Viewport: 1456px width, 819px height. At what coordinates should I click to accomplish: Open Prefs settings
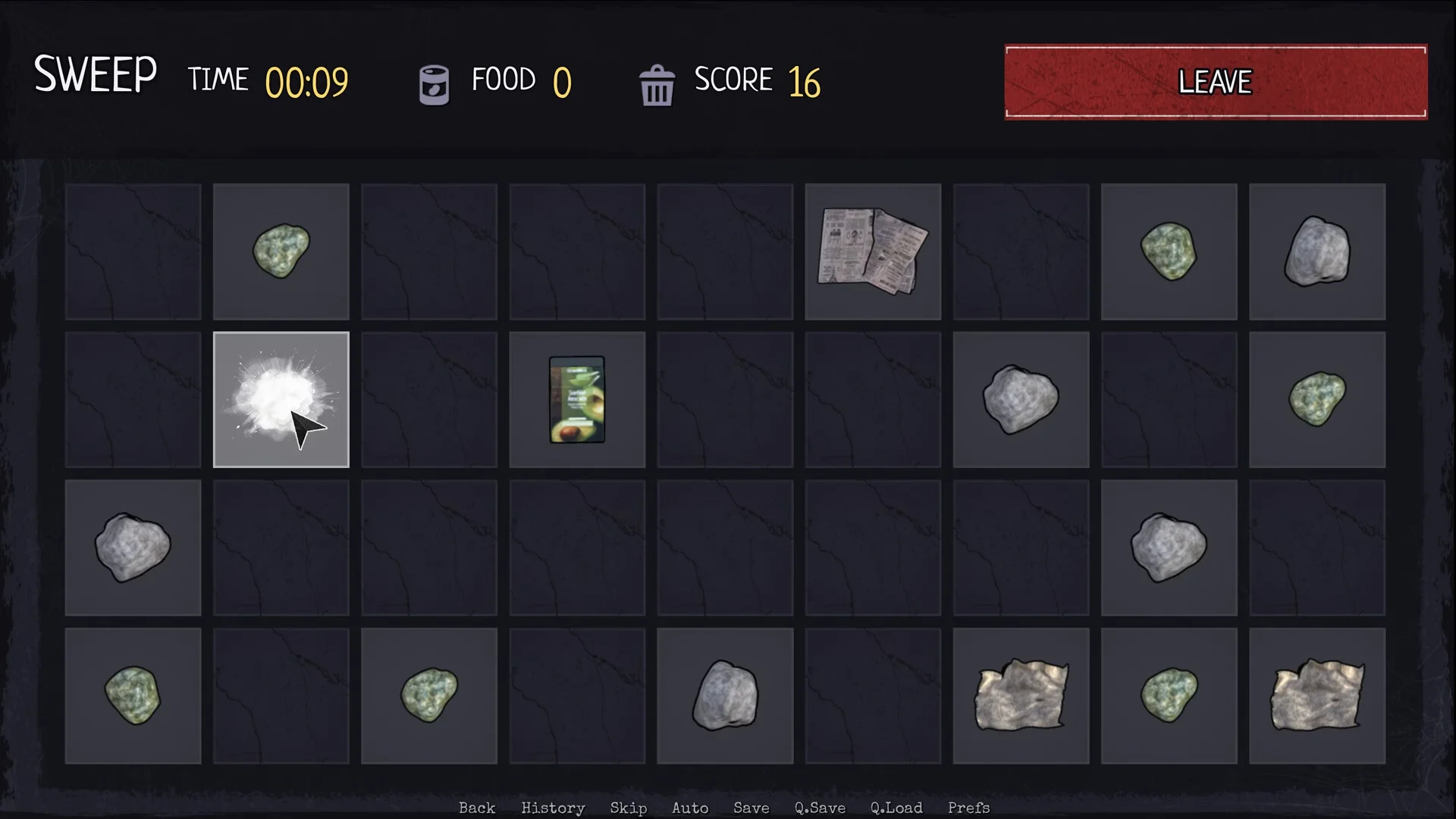(x=968, y=808)
